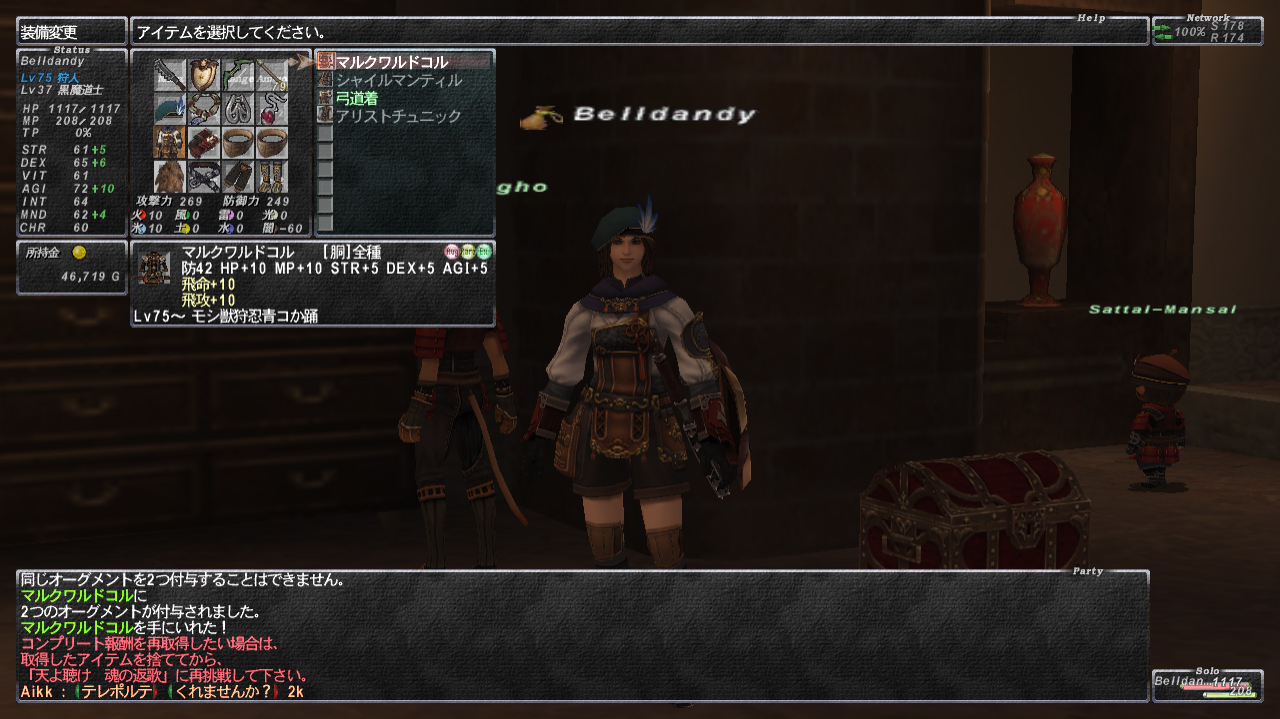Viewport: 1280px width, 719px height.
Task: Open the belt waist slot
Action: click(x=204, y=176)
